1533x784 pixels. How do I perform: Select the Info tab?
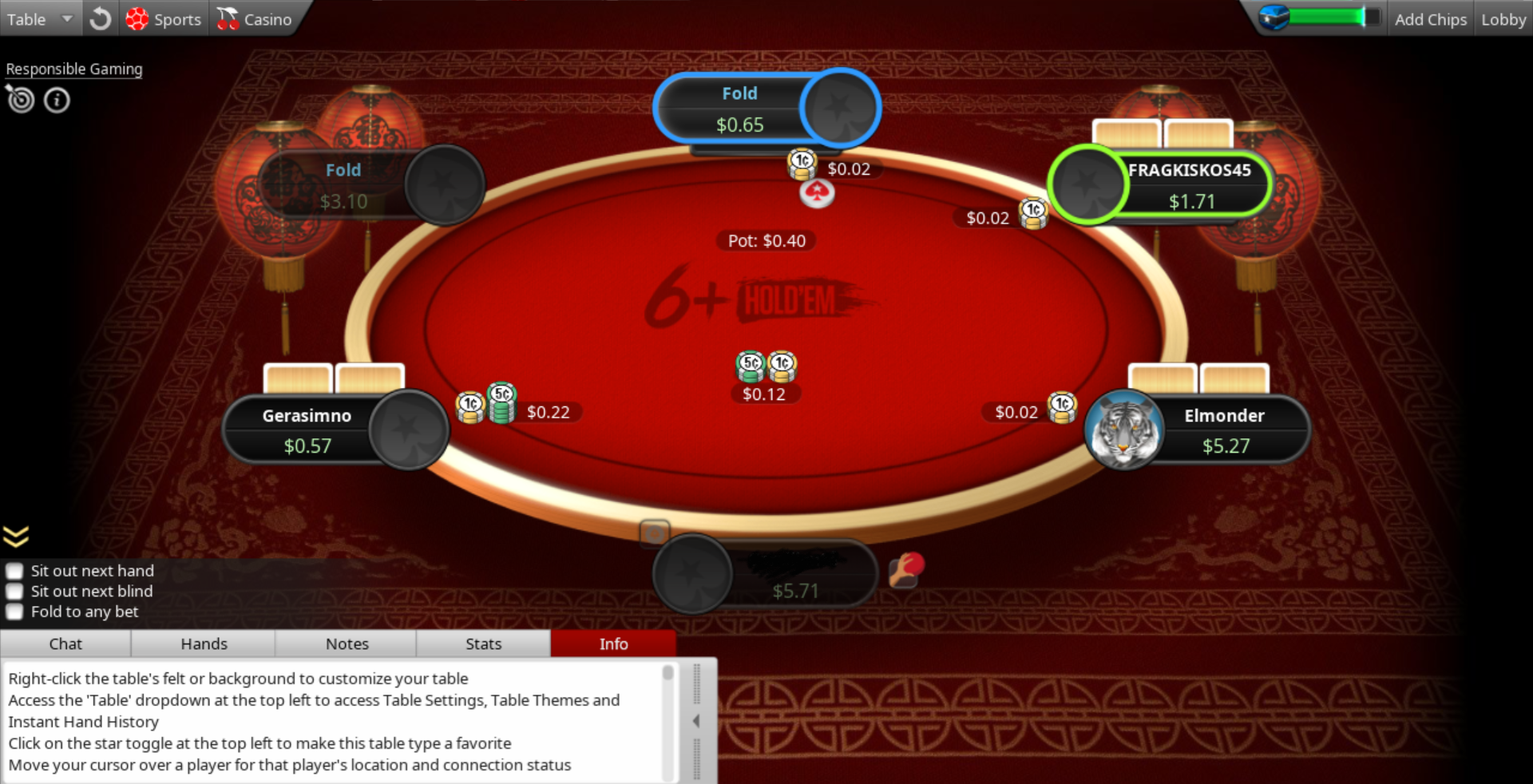tap(613, 643)
